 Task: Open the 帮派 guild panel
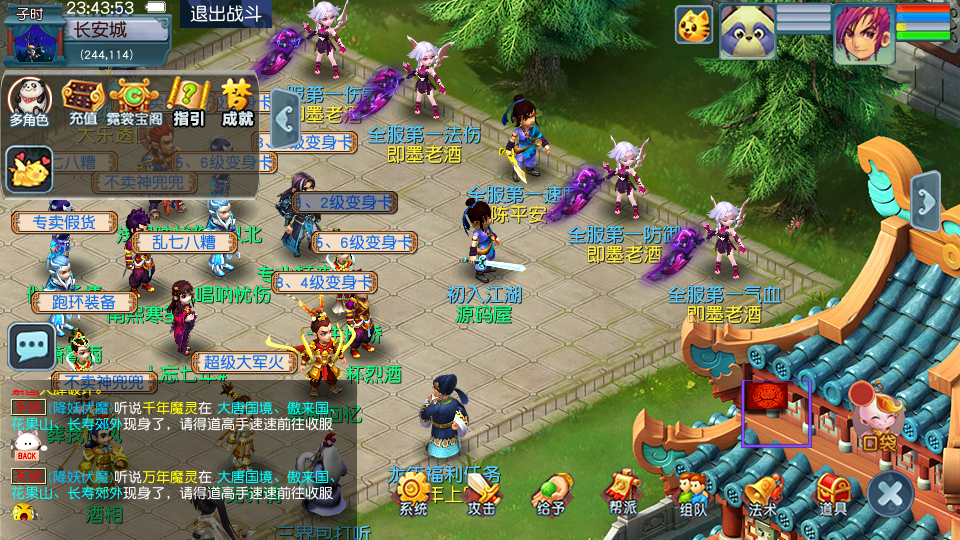click(x=621, y=492)
